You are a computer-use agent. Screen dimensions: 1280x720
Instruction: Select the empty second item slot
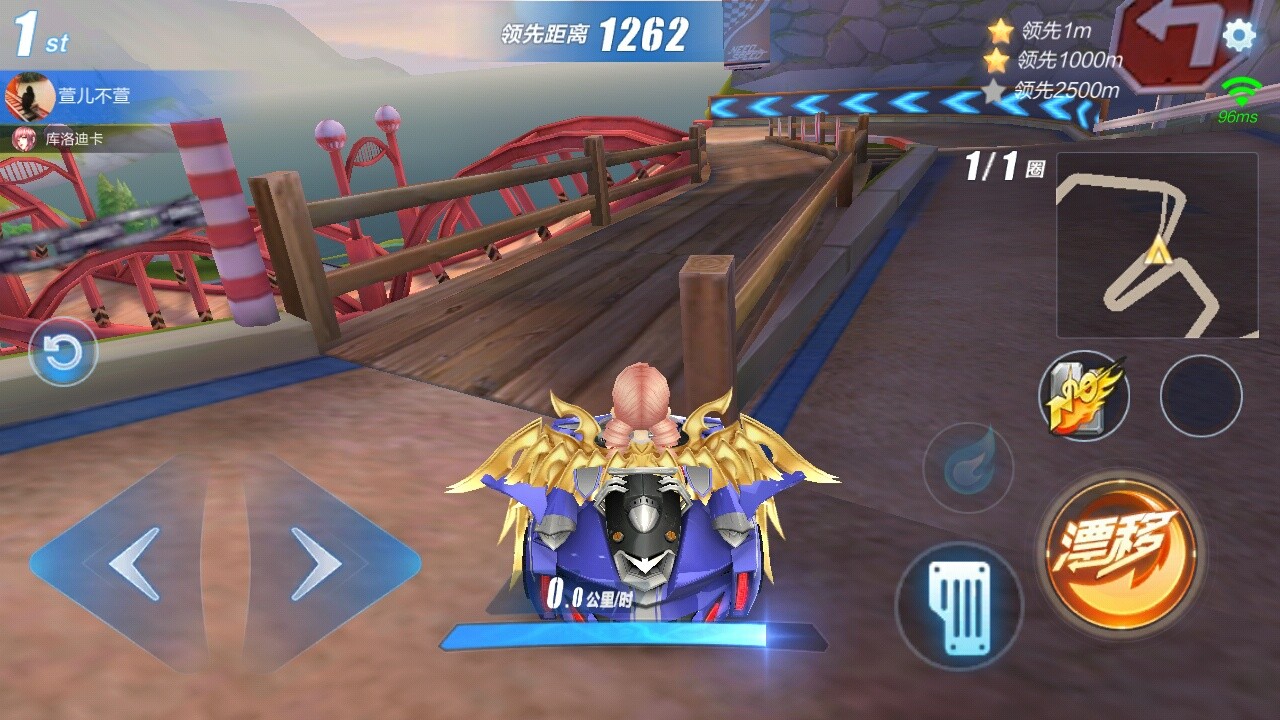(x=1201, y=396)
